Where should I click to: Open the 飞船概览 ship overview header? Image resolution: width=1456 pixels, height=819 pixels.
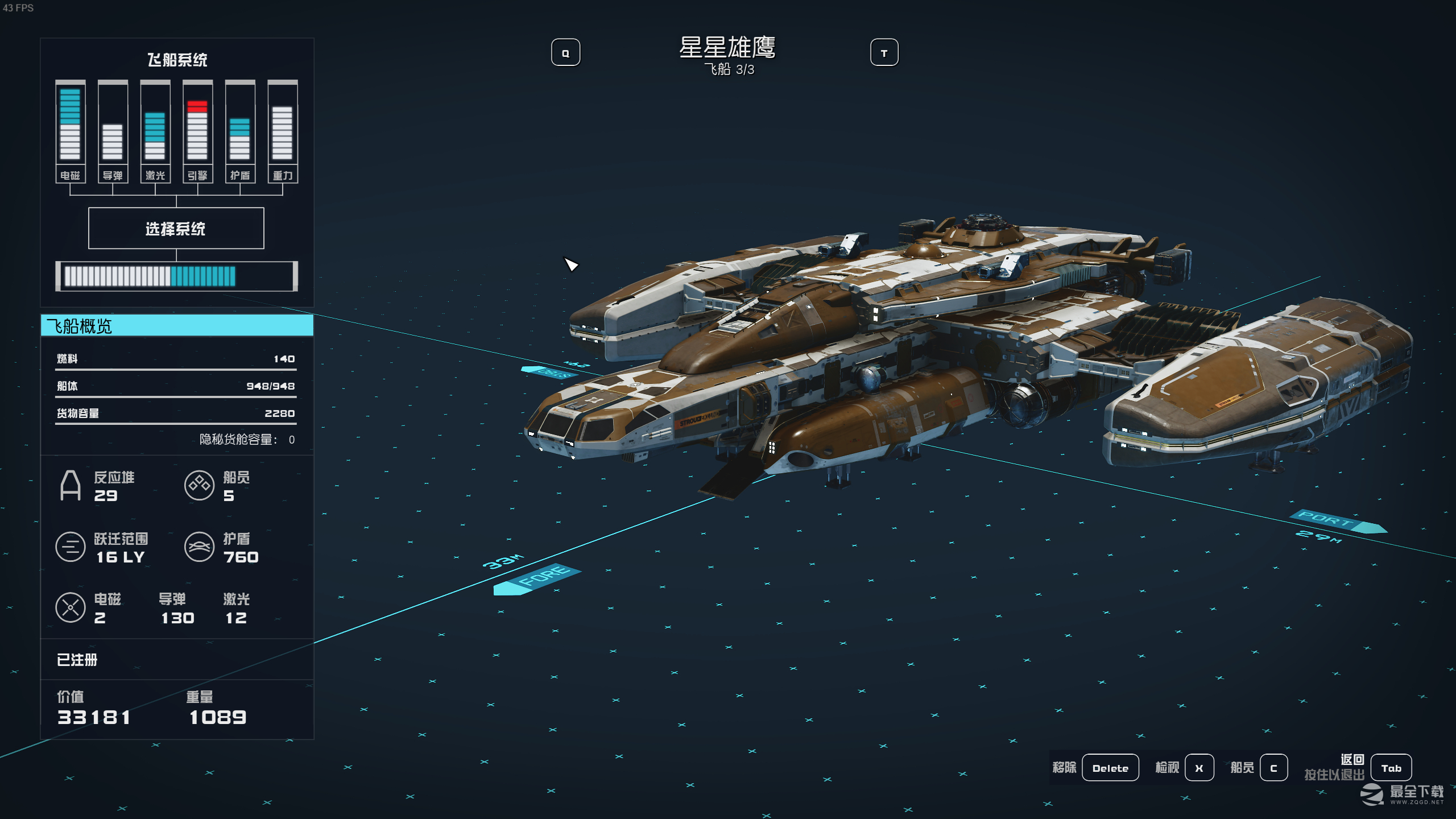177,326
